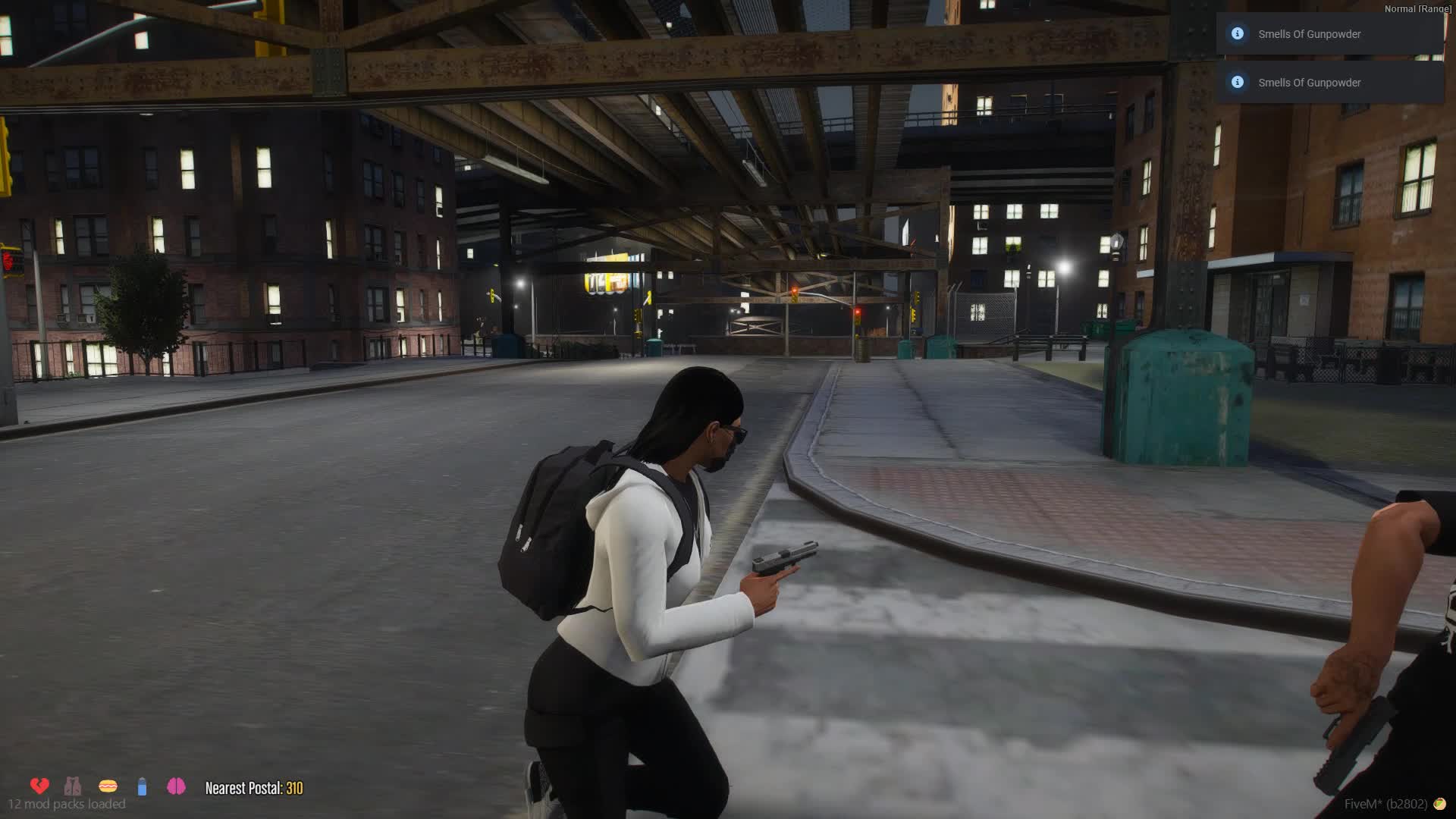Click the hot dog hunger icon
The image size is (1456, 819).
pos(108,786)
